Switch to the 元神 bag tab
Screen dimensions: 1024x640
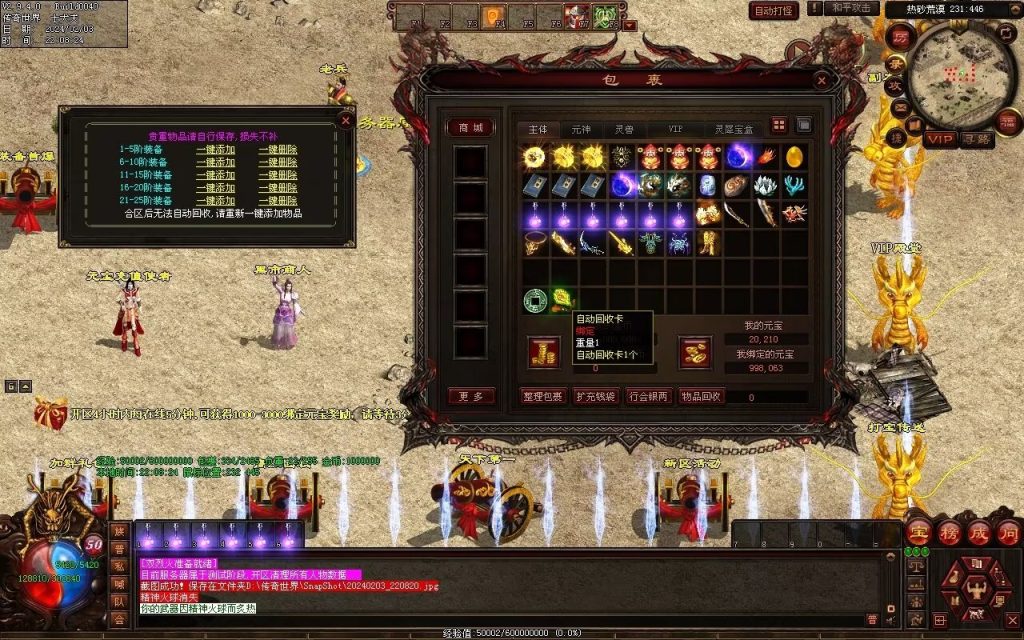pos(581,129)
